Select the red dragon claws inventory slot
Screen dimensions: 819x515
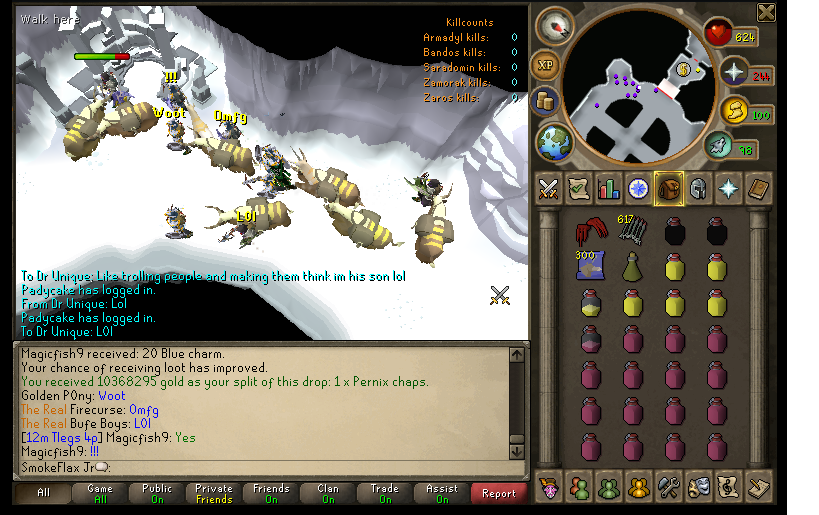tap(588, 232)
